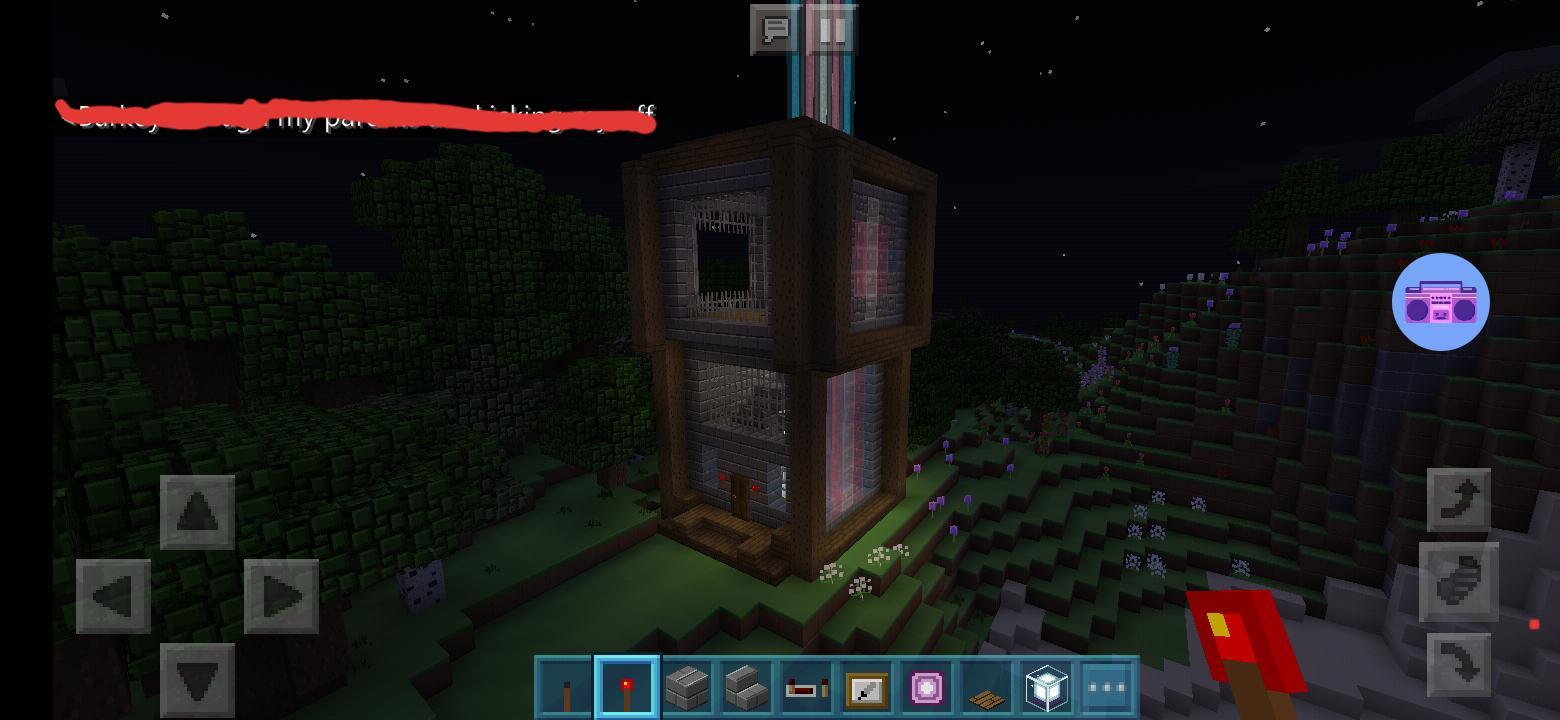Select the wooden trapdoor hotbar slot
Screen dimensions: 1560x720
click(985, 687)
